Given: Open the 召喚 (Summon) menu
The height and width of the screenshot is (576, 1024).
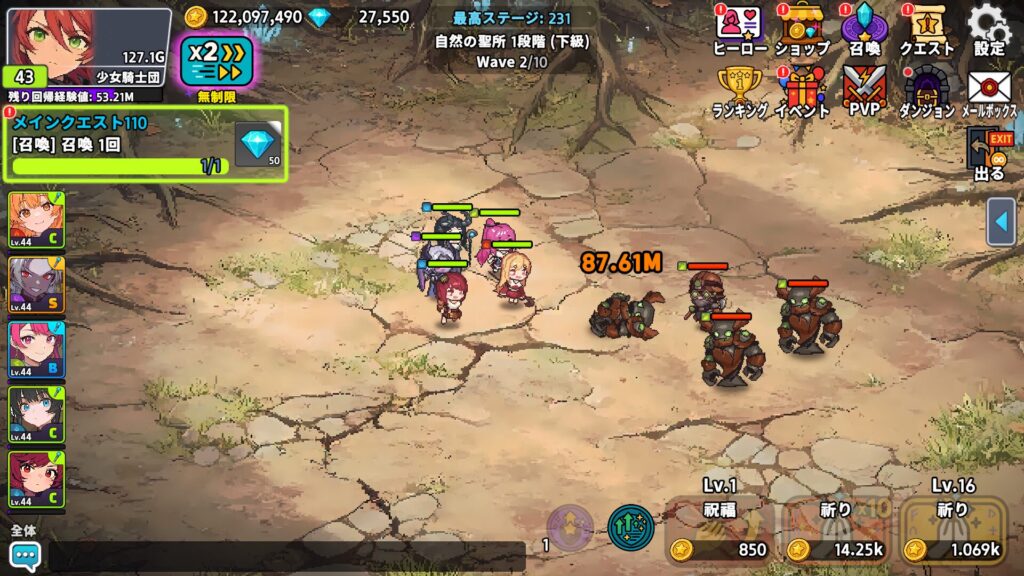Looking at the screenshot, I should 863,28.
